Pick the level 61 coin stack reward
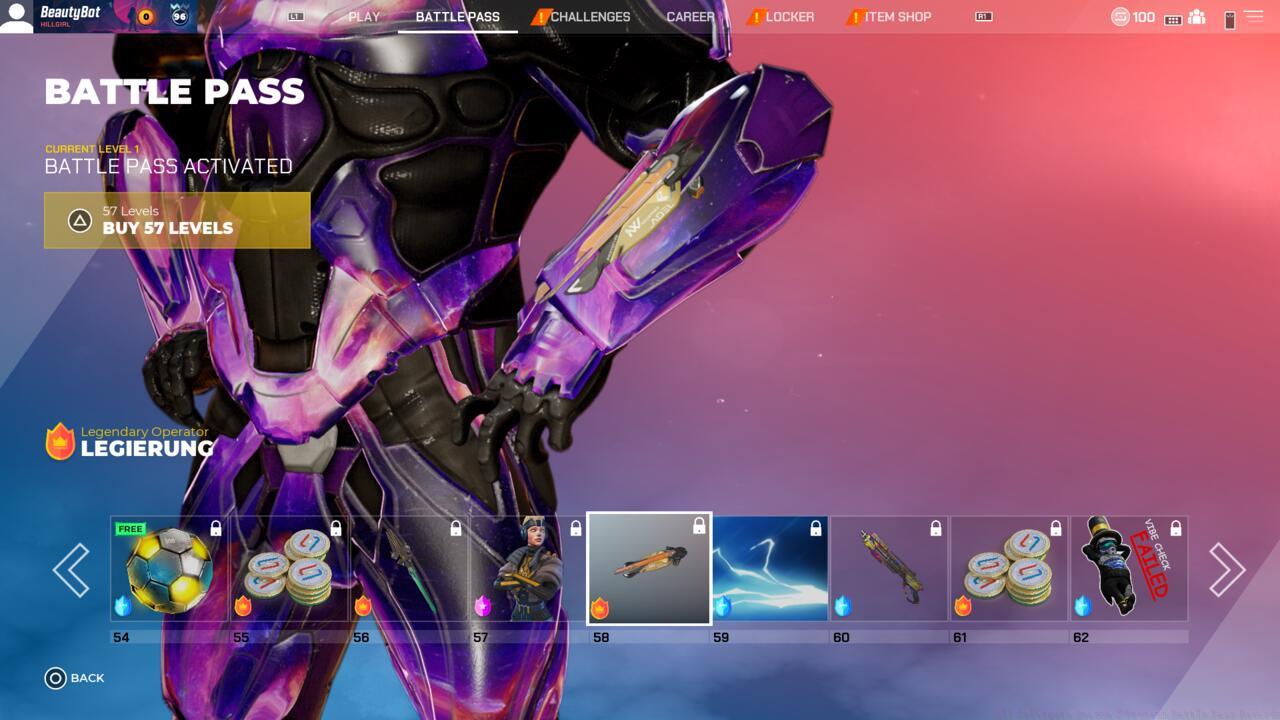The height and width of the screenshot is (720, 1280). (1009, 569)
